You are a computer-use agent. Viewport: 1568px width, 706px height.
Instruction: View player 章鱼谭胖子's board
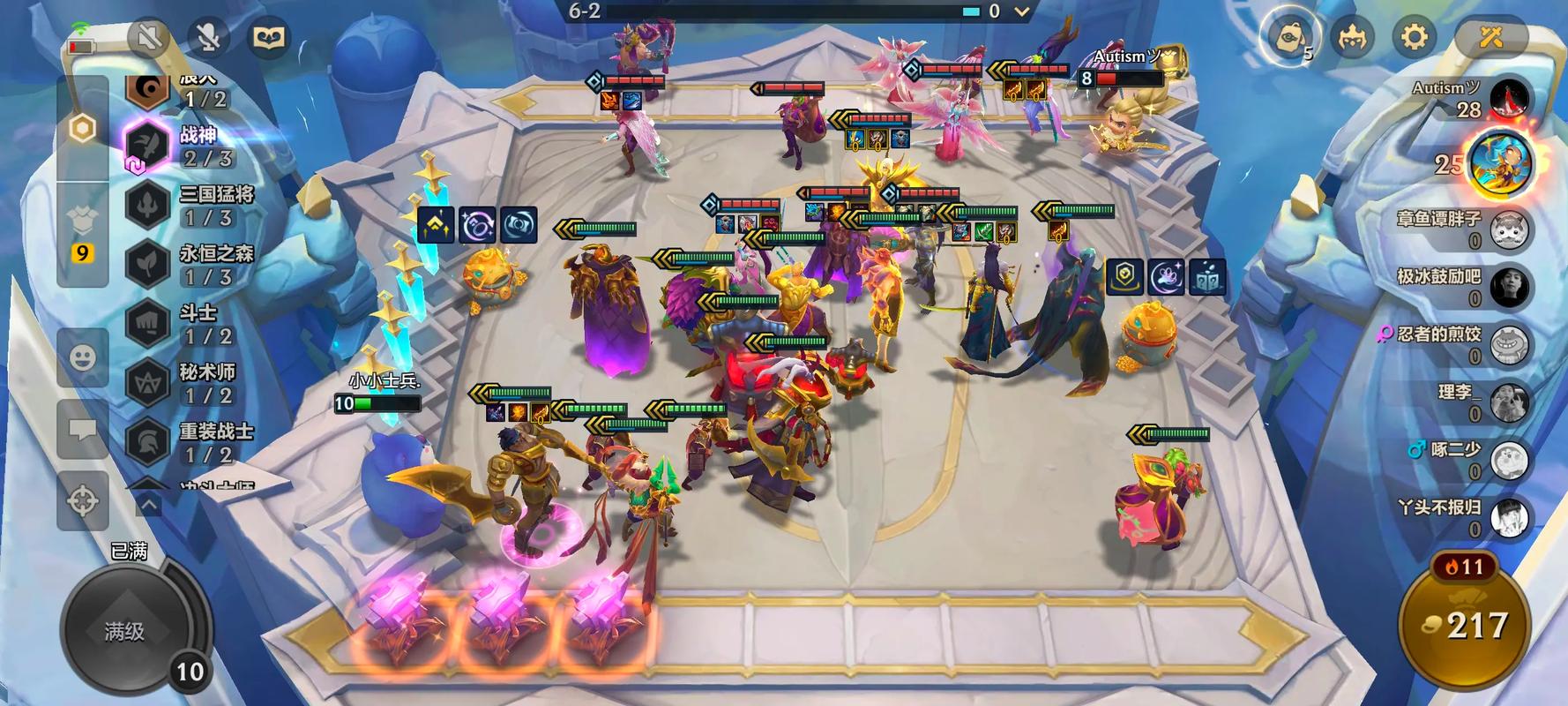(x=1508, y=229)
